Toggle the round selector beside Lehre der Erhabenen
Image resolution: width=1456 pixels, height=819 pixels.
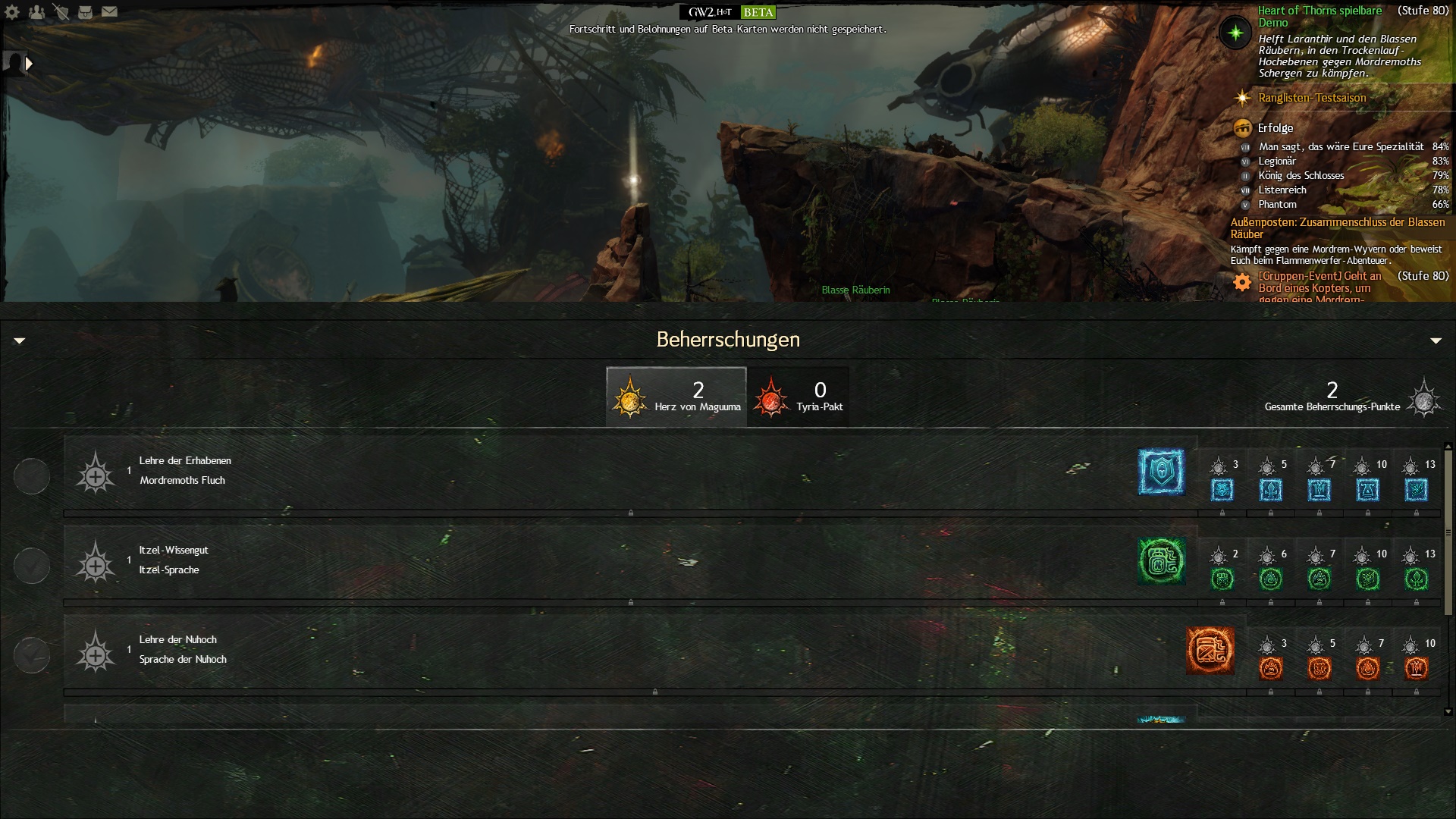pos(32,476)
